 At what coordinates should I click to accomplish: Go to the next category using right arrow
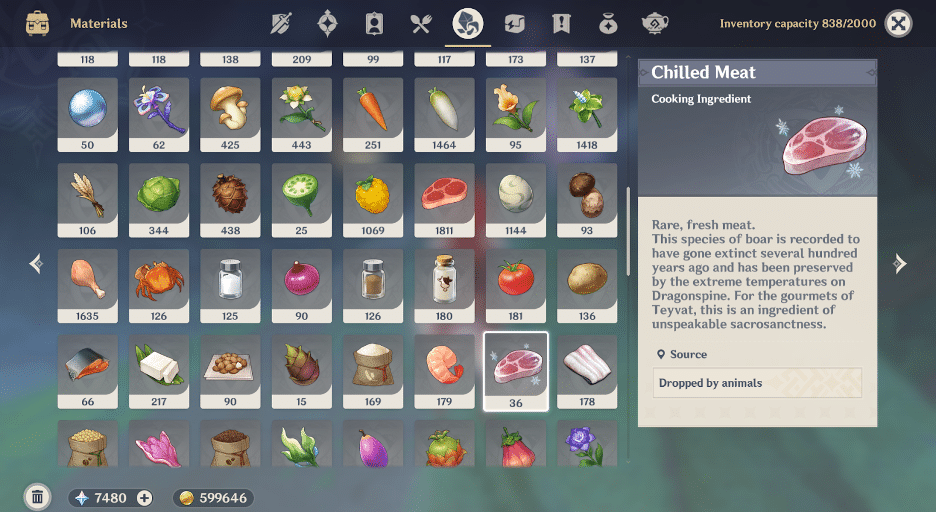click(x=900, y=264)
